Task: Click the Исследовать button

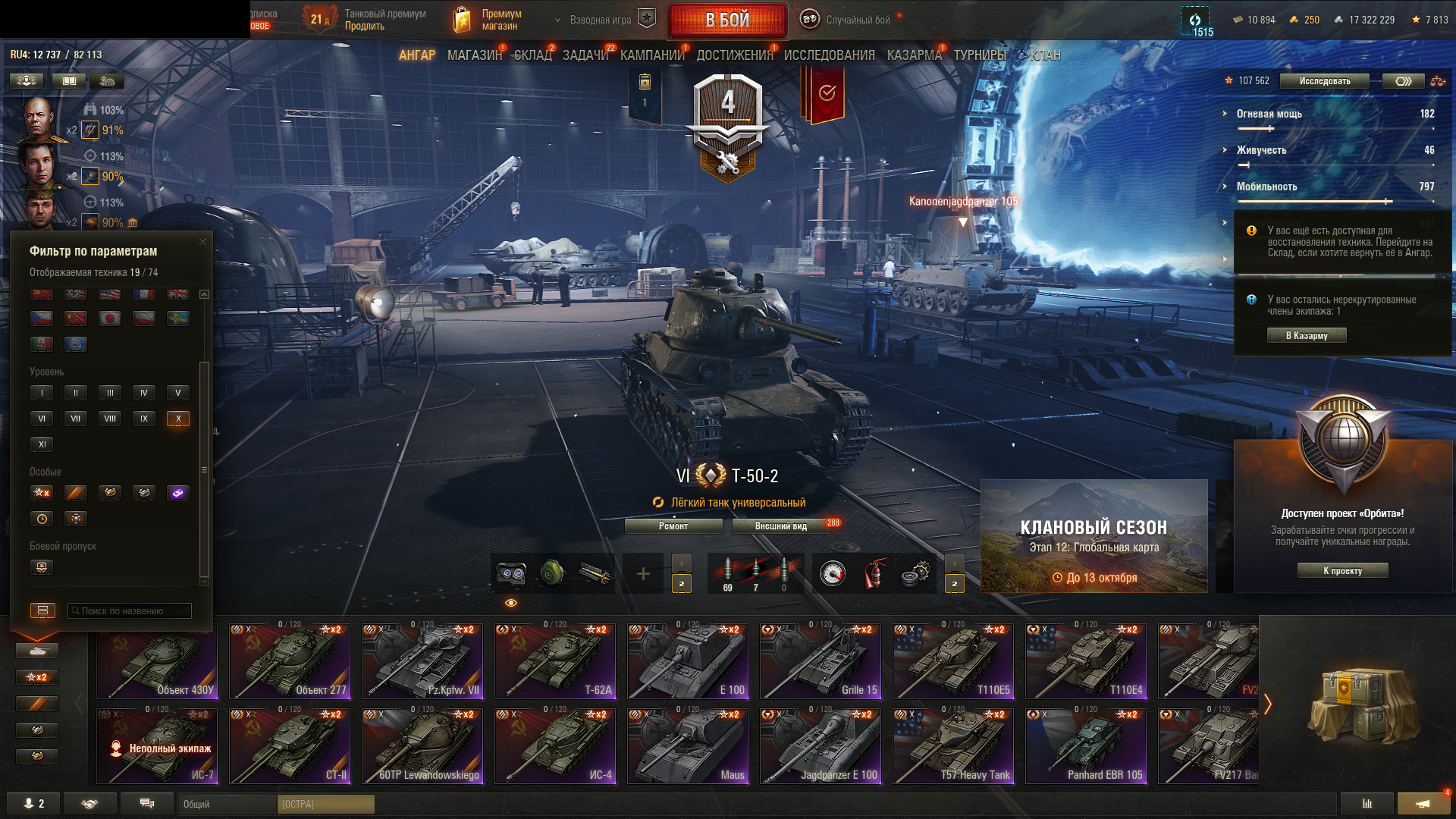Action: (1324, 81)
